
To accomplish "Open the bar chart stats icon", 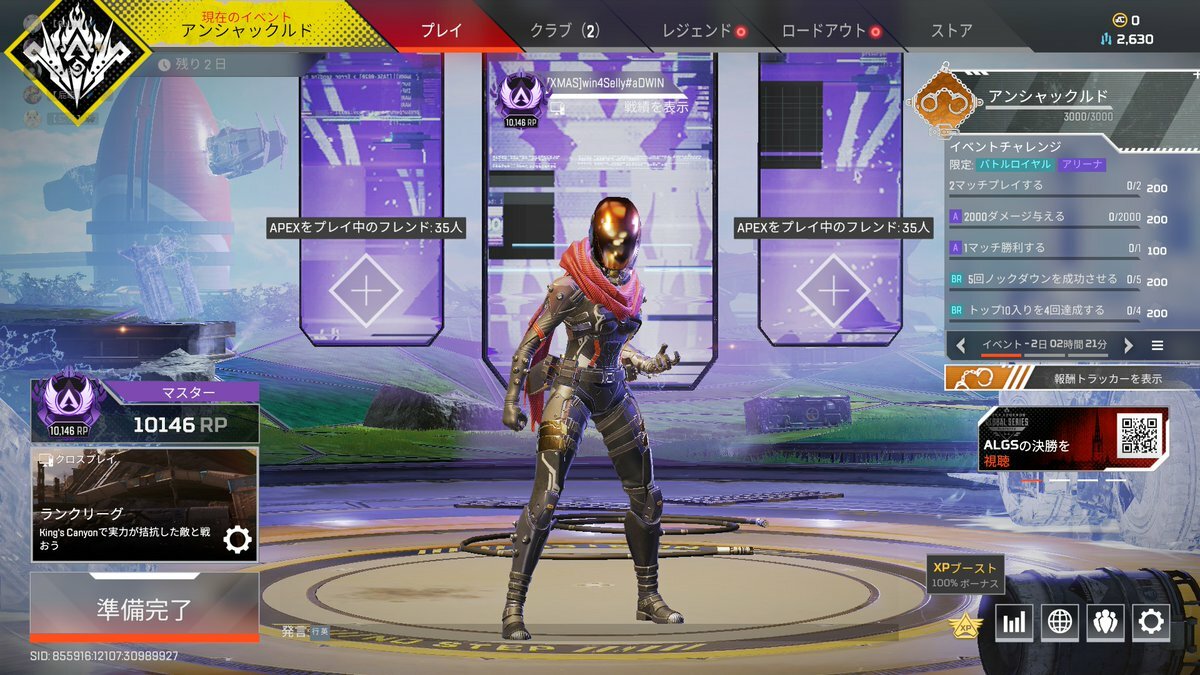I will (1013, 623).
